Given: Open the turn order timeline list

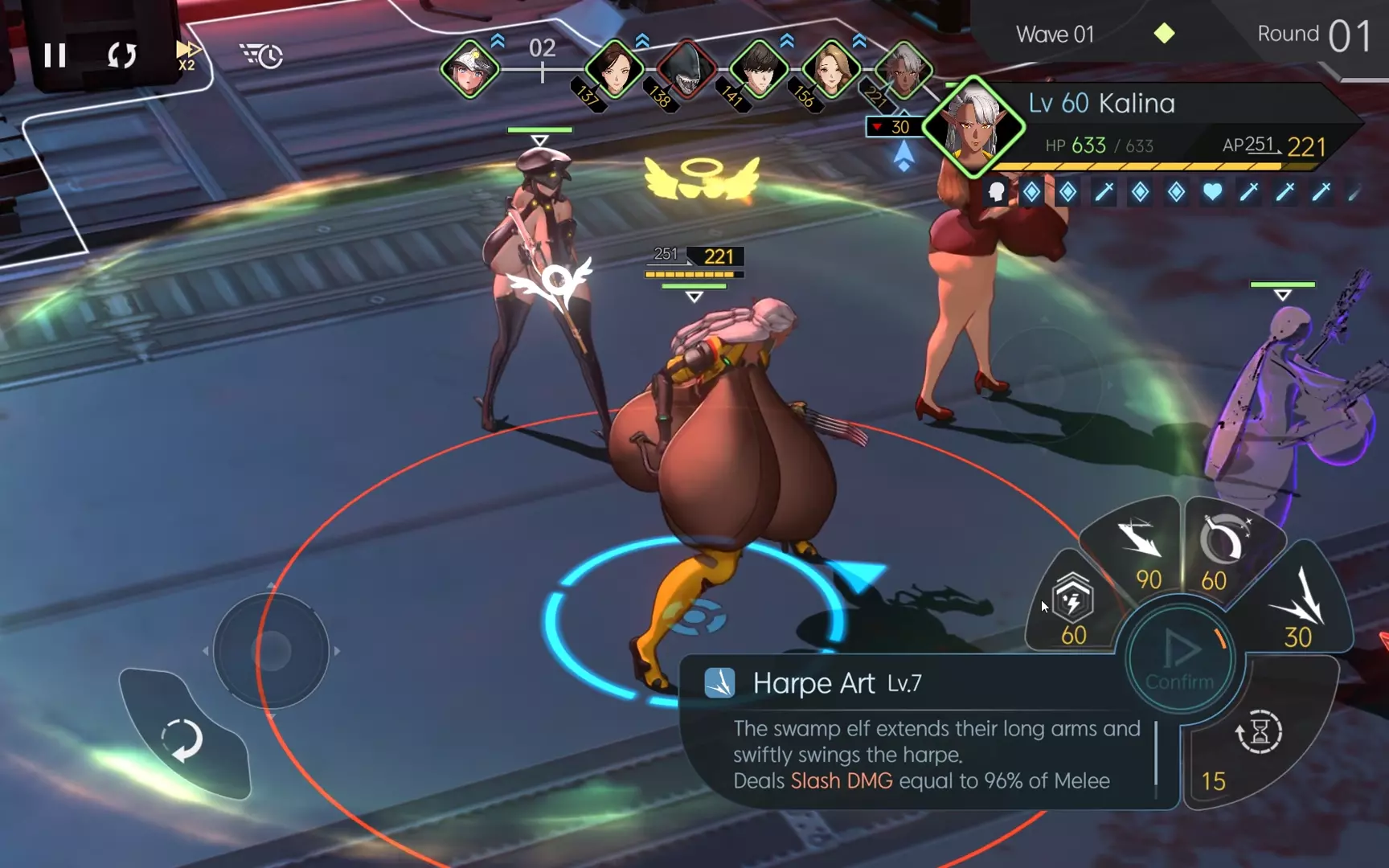Looking at the screenshot, I should [x=261, y=55].
